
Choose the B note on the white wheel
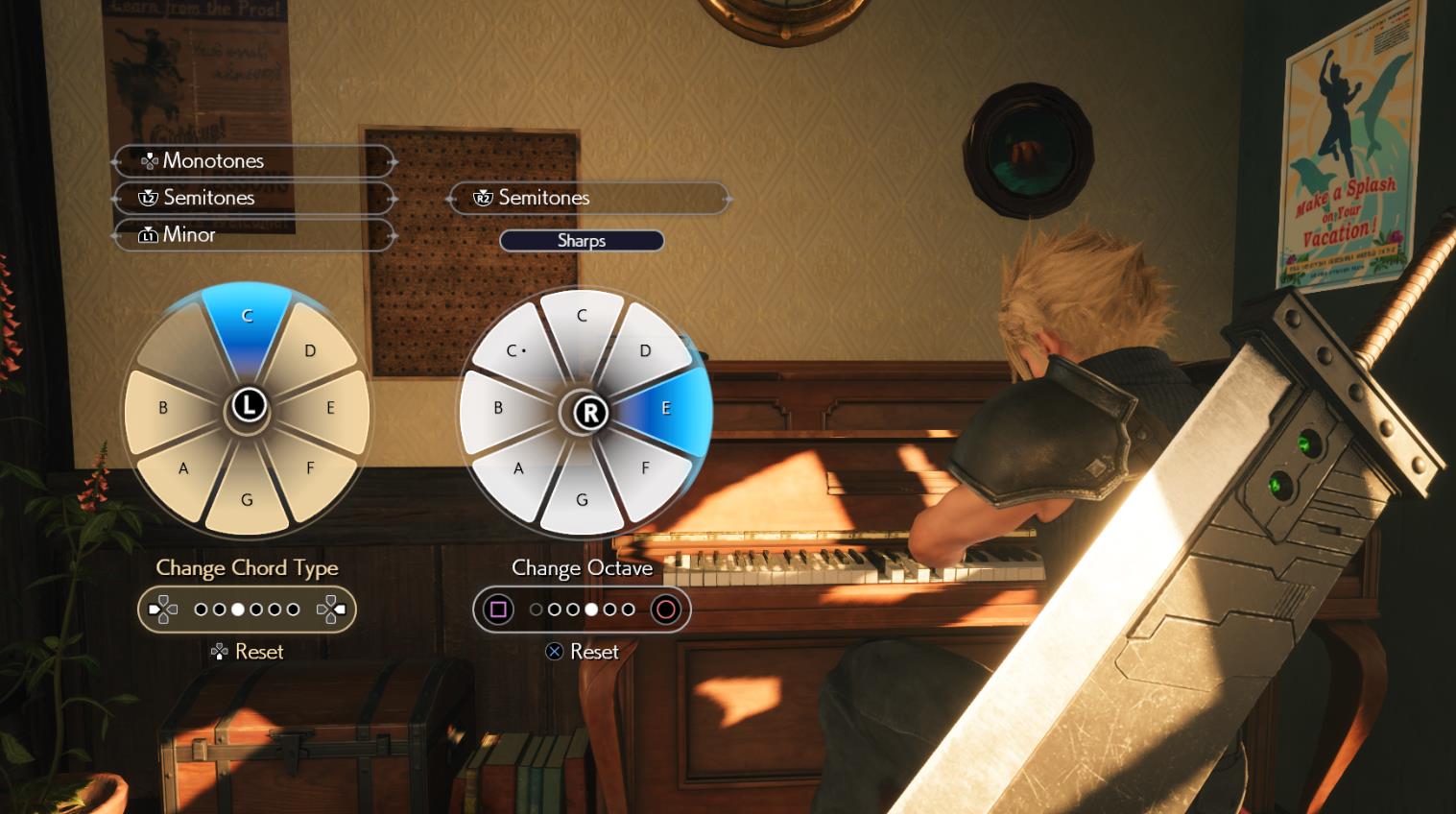click(x=498, y=408)
